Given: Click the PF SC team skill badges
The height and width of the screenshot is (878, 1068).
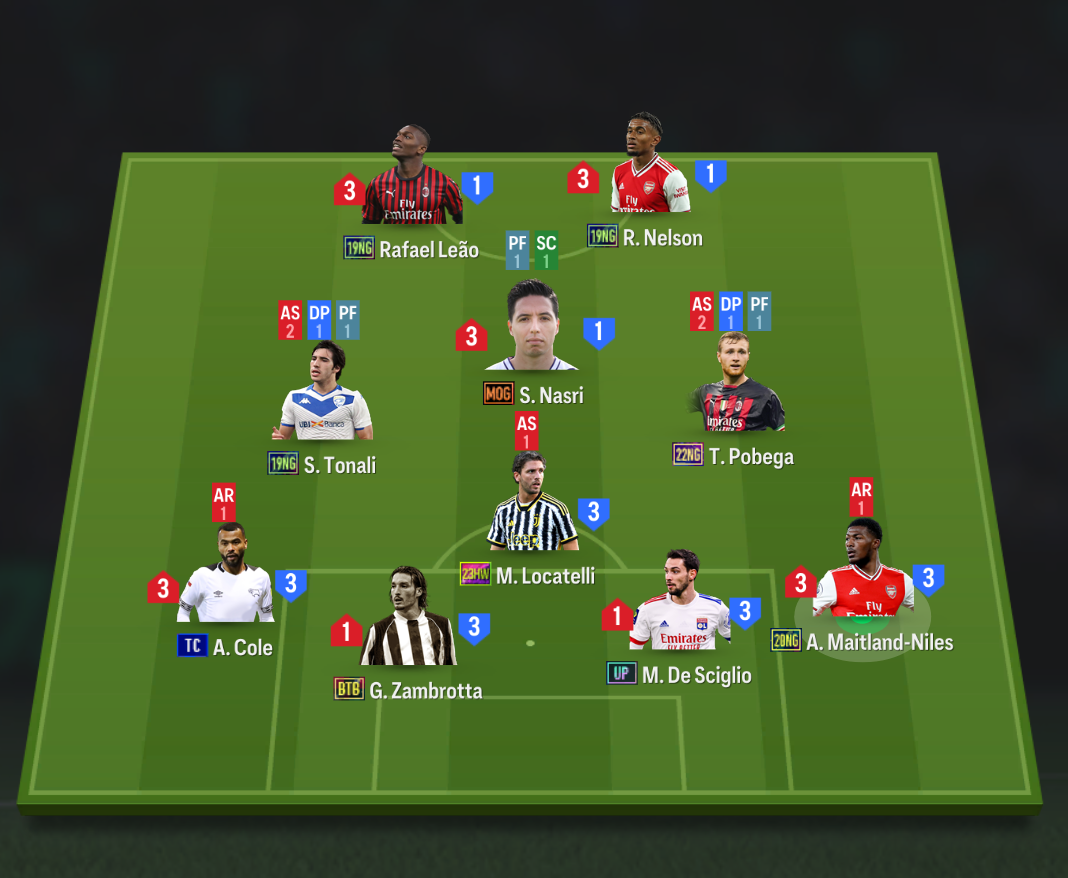Looking at the screenshot, I should 531,250.
